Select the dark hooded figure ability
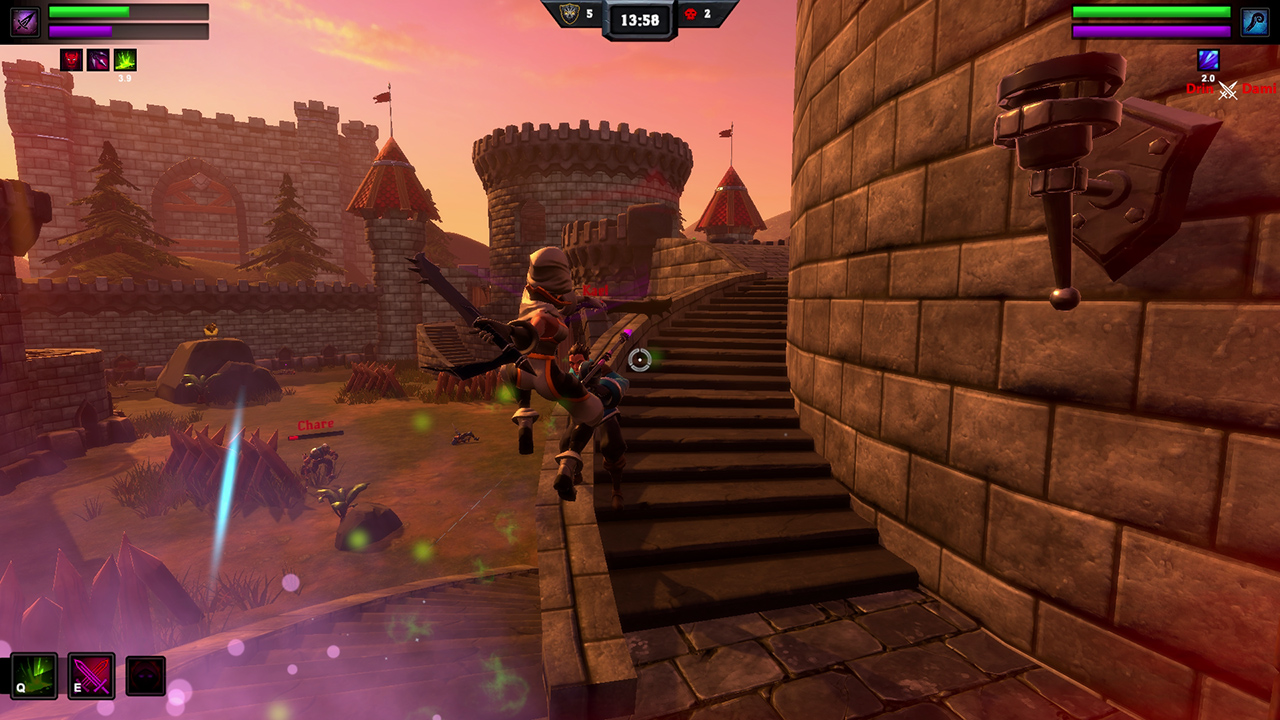The height and width of the screenshot is (720, 1280). click(x=146, y=677)
